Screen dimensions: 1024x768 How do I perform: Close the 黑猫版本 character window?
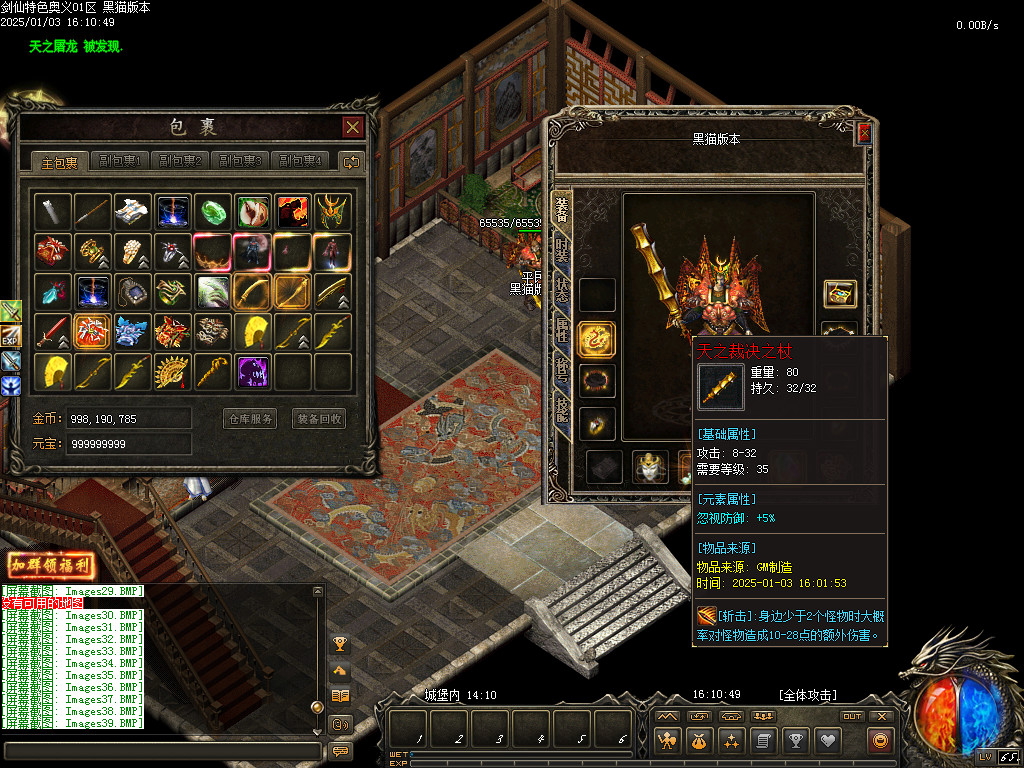(864, 132)
